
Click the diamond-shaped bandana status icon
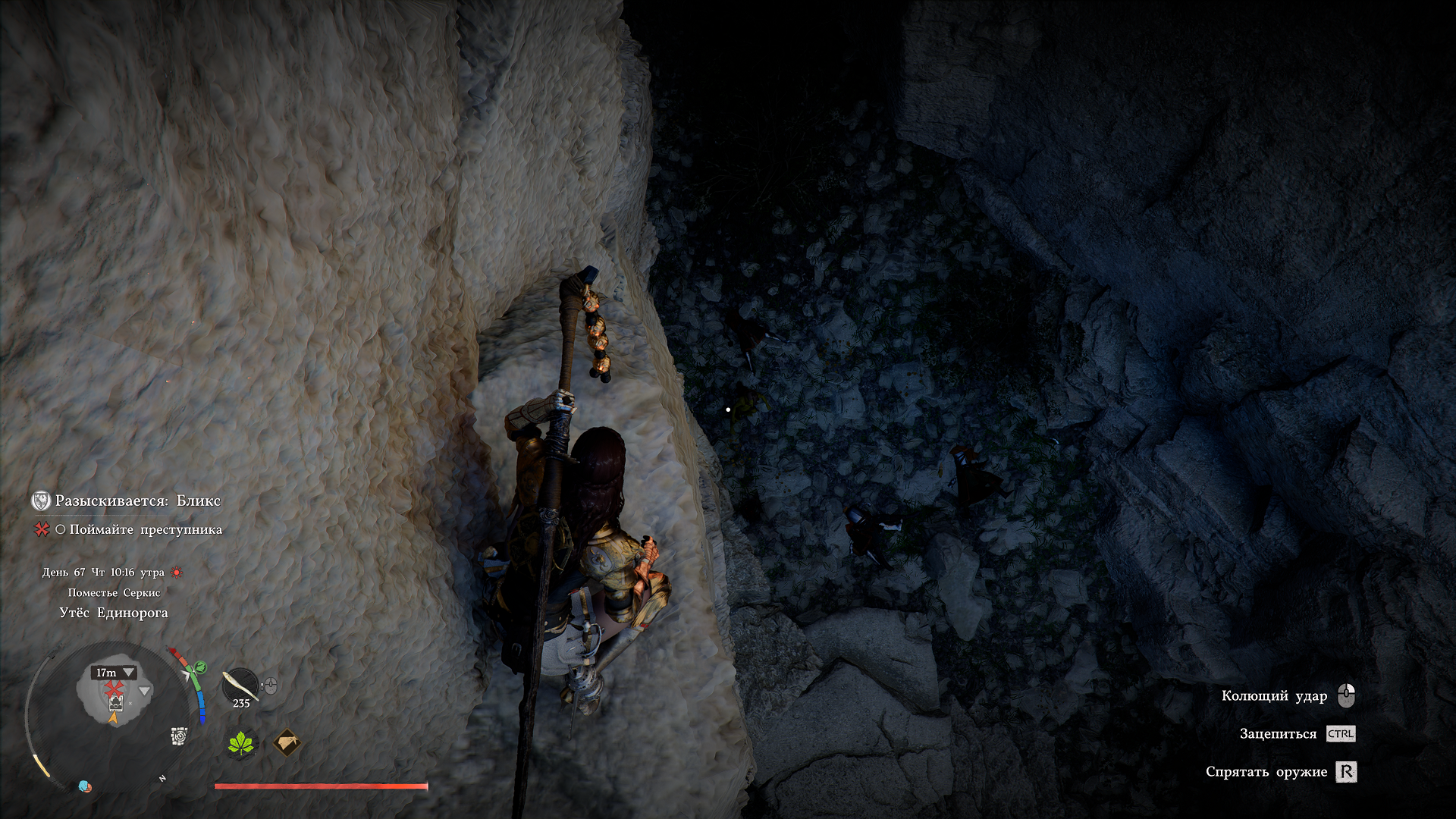point(287,743)
